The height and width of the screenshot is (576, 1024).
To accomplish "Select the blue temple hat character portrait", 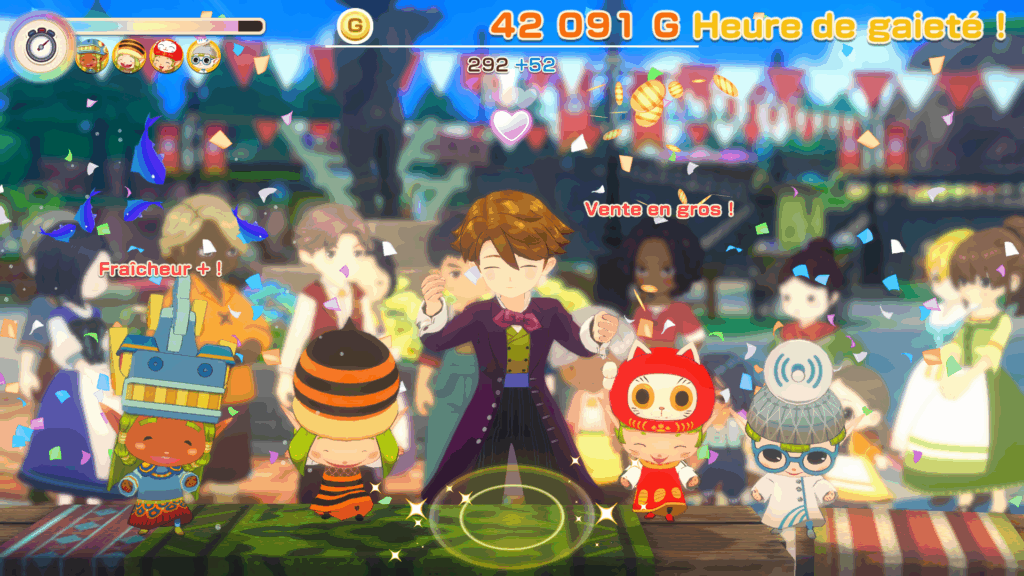I will [92, 56].
